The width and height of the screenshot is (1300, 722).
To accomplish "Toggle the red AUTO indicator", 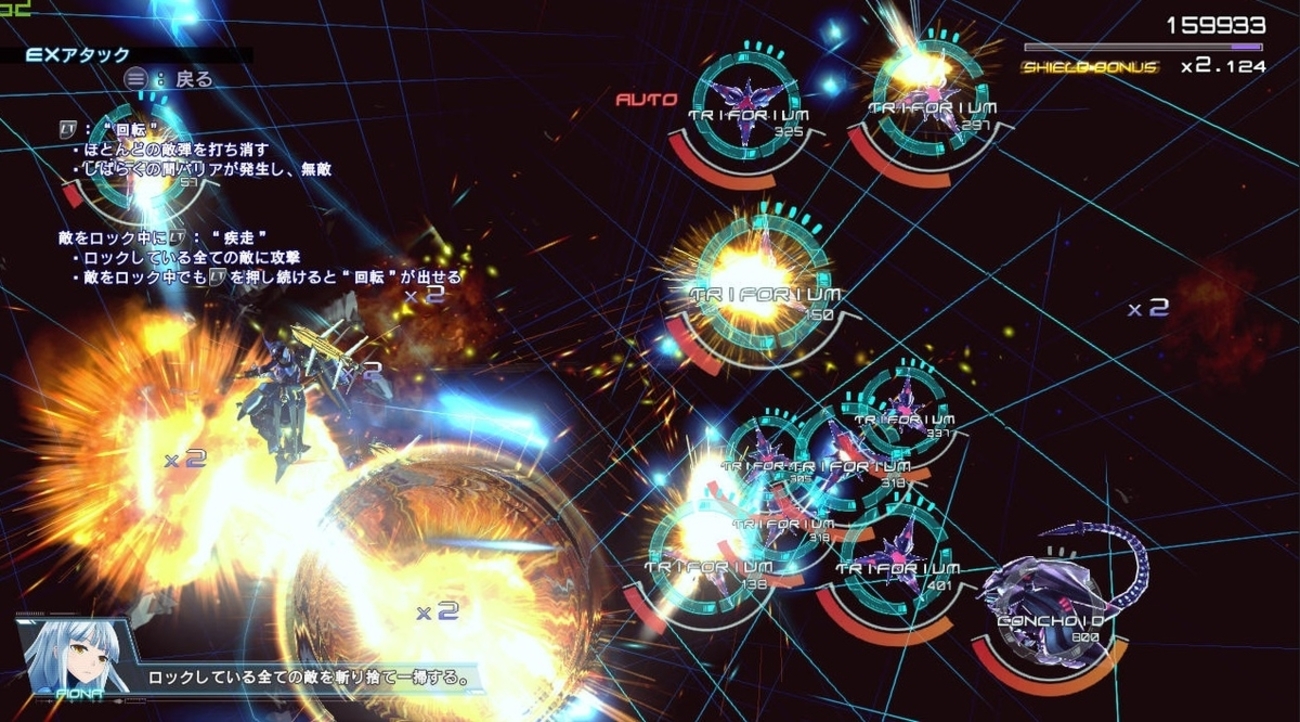I will [646, 99].
